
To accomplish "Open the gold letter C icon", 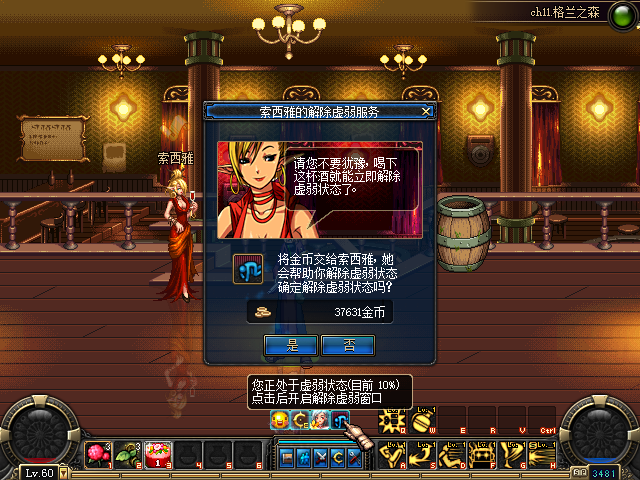I will pos(300,420).
